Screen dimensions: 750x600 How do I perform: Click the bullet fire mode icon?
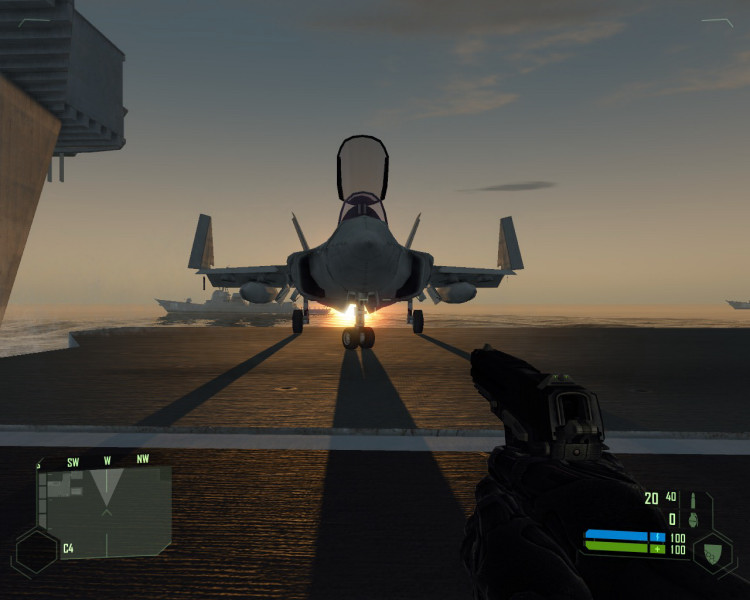[692, 497]
